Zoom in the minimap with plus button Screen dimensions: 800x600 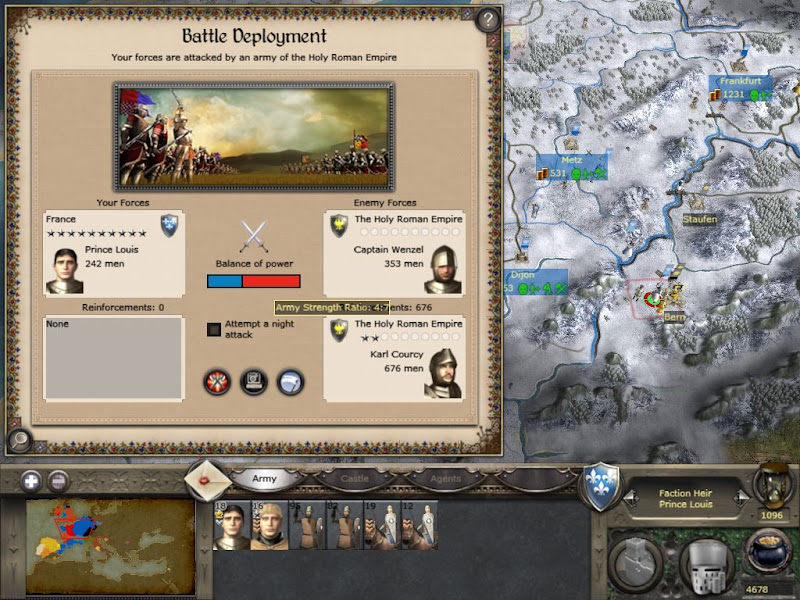(31, 479)
